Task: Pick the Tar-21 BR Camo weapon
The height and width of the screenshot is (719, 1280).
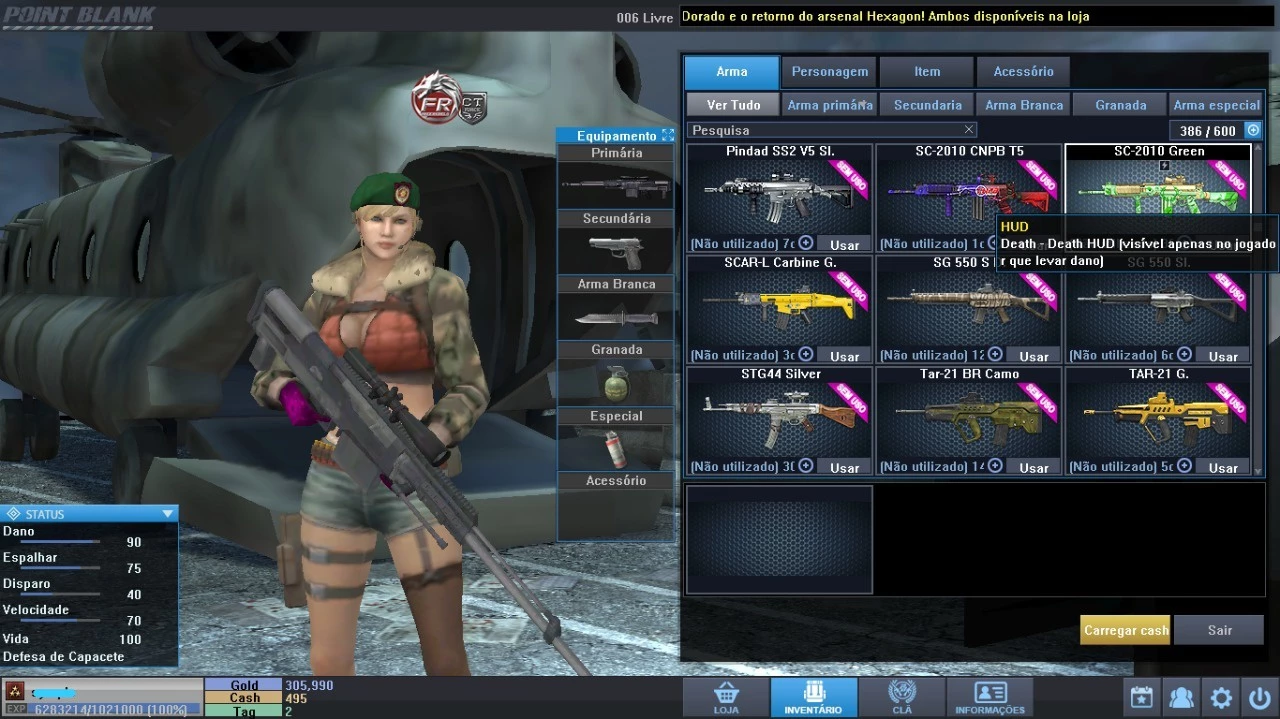Action: coord(967,412)
